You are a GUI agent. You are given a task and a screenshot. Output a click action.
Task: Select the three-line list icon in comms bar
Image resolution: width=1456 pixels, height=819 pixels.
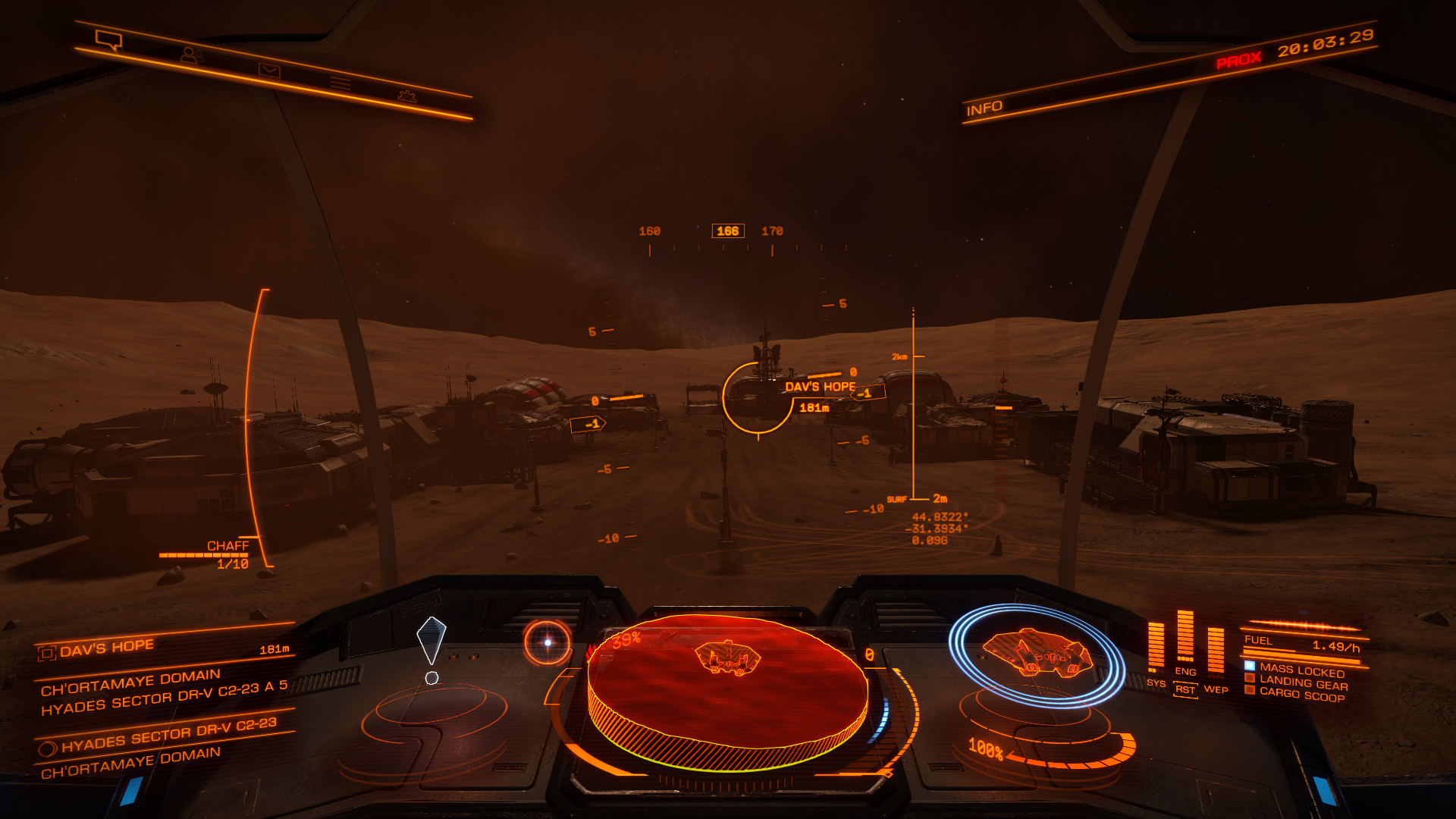pos(340,83)
